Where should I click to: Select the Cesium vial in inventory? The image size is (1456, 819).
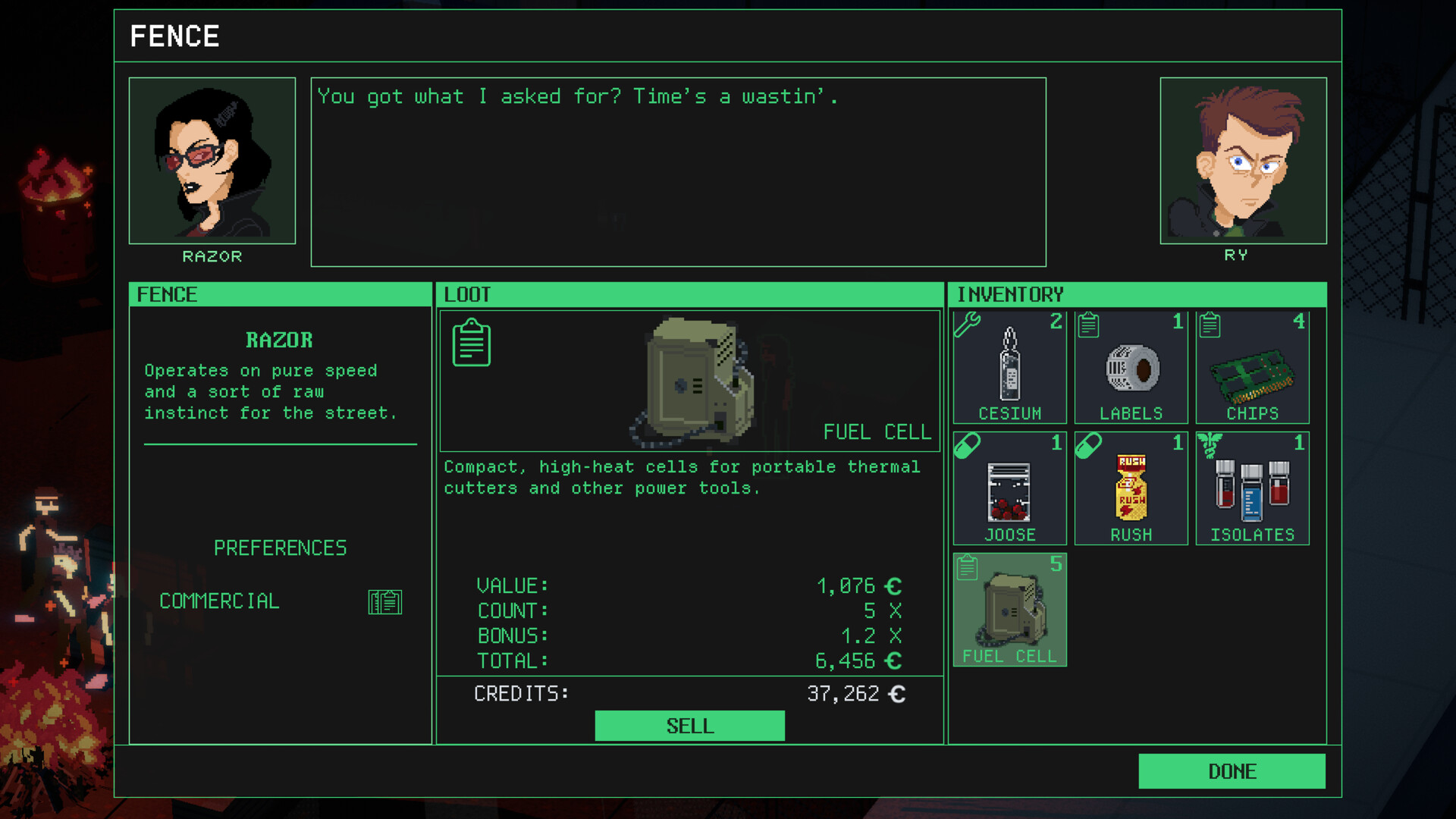[x=1009, y=368]
